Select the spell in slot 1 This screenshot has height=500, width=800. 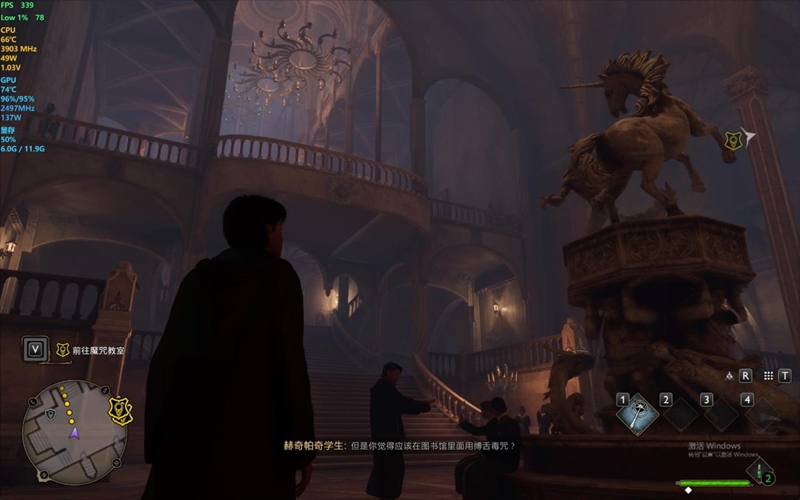[x=637, y=415]
